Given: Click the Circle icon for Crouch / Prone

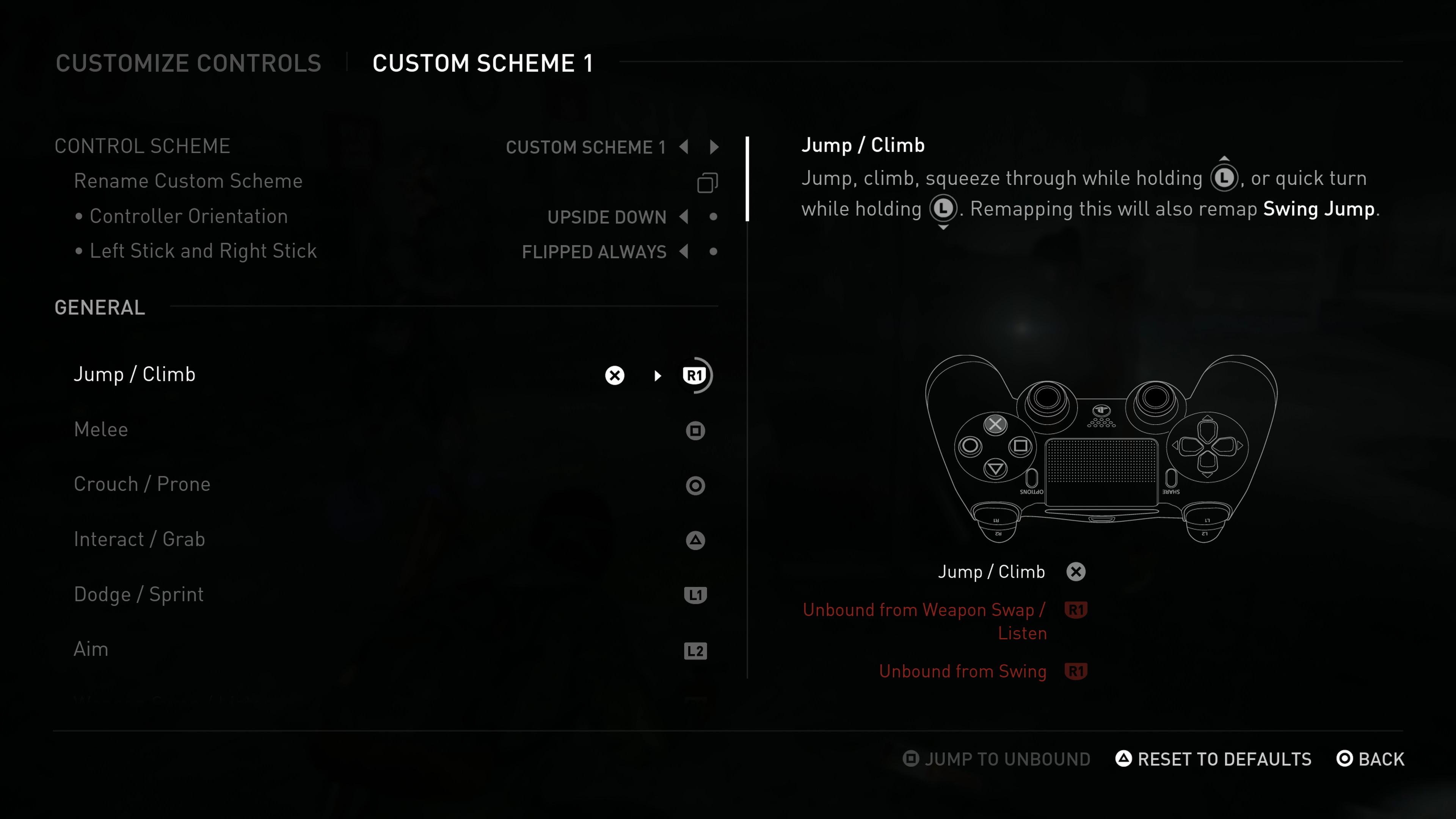Looking at the screenshot, I should (x=695, y=485).
